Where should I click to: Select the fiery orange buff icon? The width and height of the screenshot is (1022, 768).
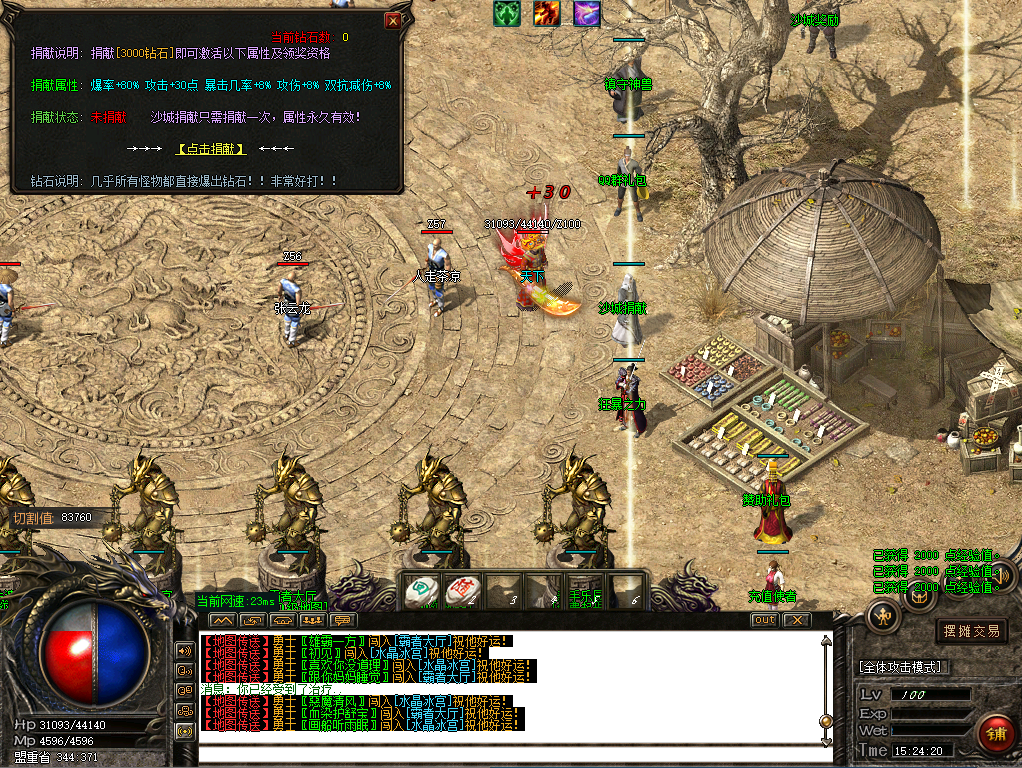[x=547, y=13]
